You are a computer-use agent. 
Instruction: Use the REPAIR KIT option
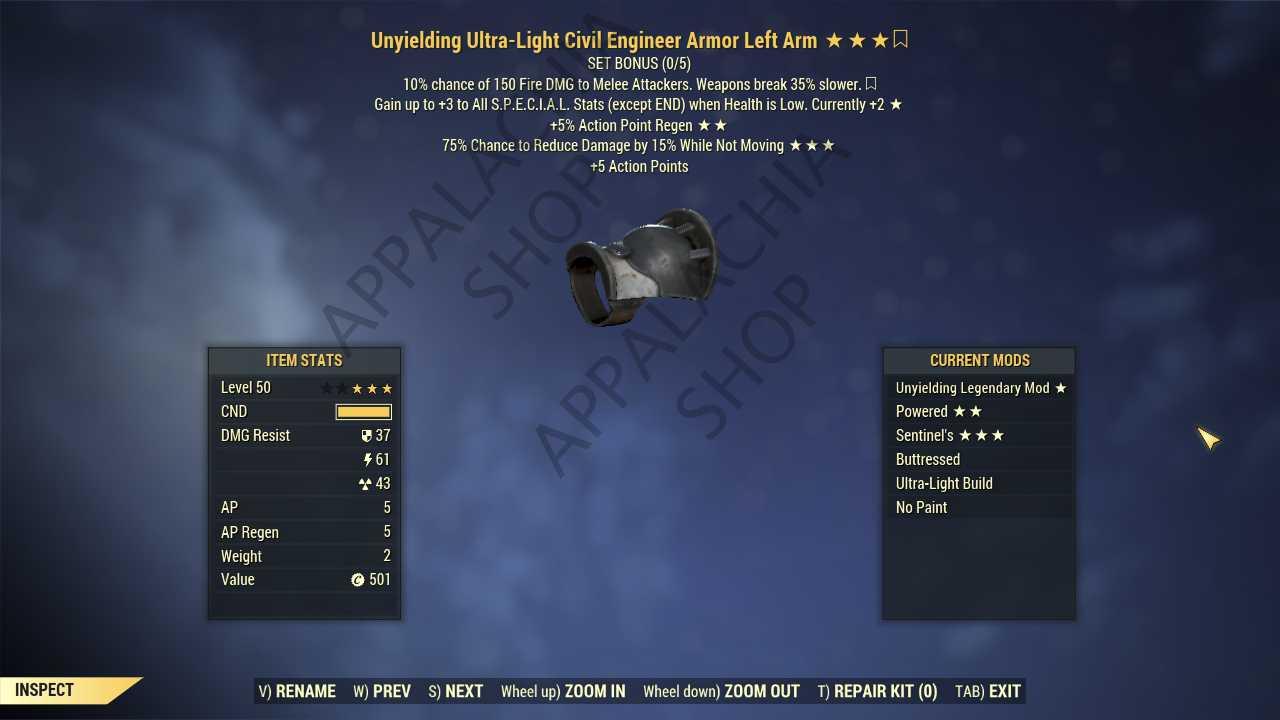tap(877, 691)
